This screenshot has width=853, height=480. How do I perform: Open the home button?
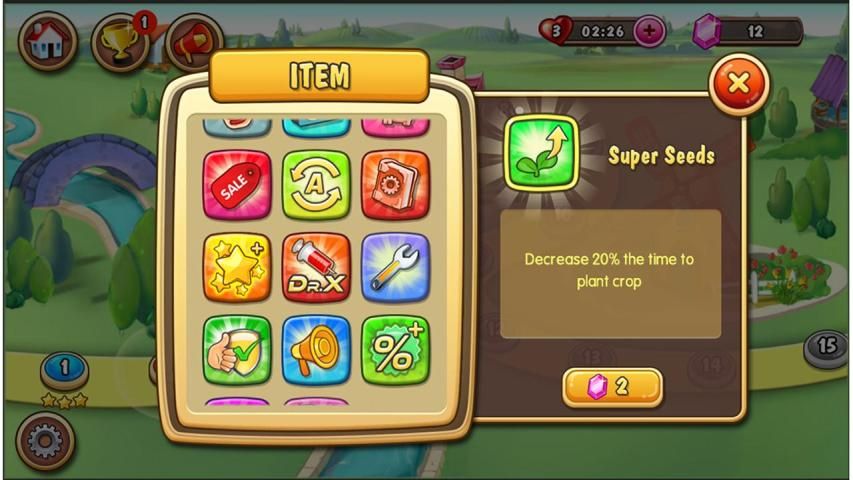click(x=47, y=41)
